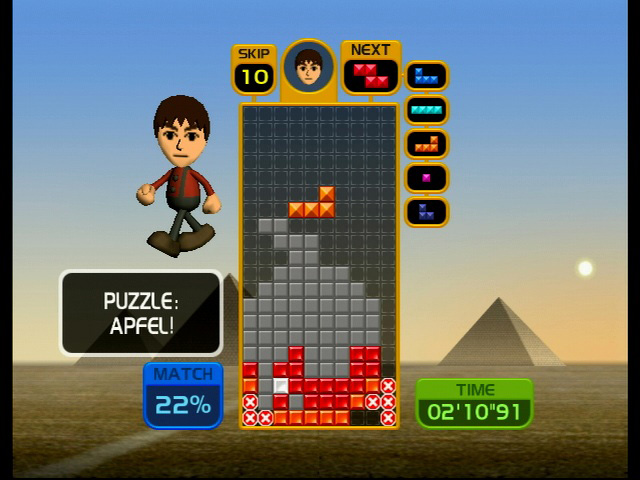Pick the cyan I piece in the queue

click(x=426, y=110)
